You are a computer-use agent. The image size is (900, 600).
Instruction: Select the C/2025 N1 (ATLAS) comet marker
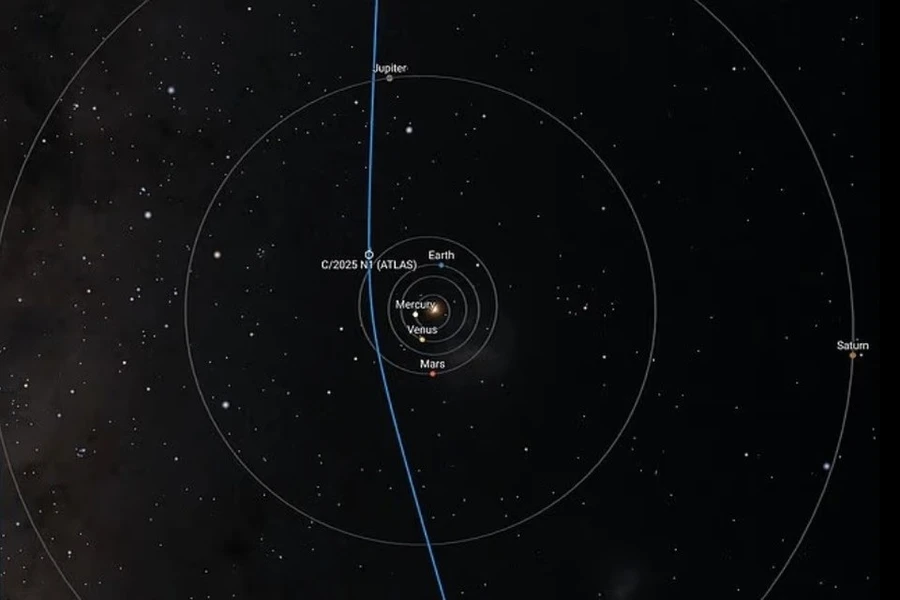369,255
